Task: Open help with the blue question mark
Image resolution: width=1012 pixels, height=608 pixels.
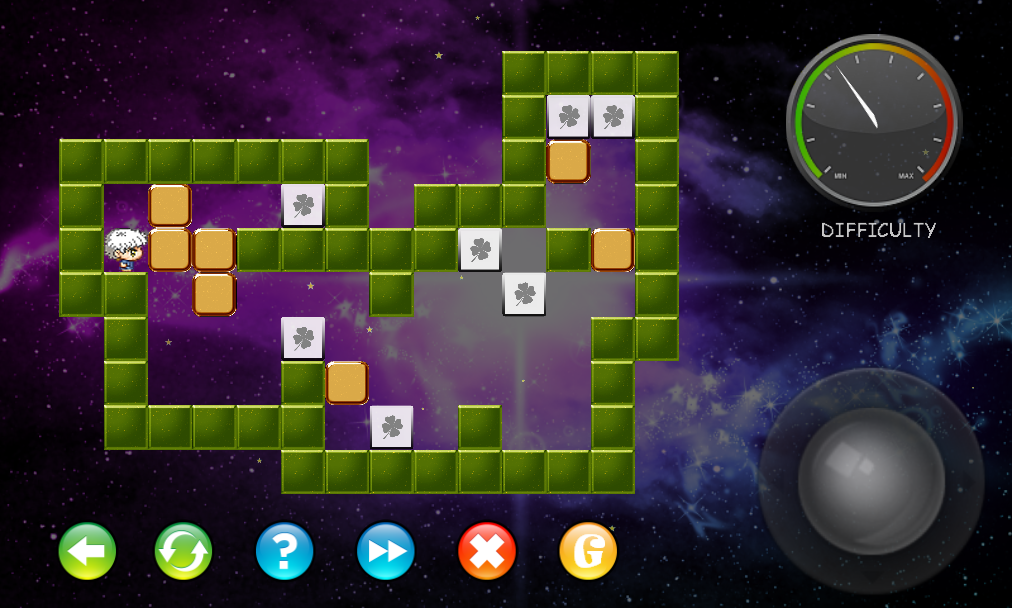Action: click(x=285, y=551)
